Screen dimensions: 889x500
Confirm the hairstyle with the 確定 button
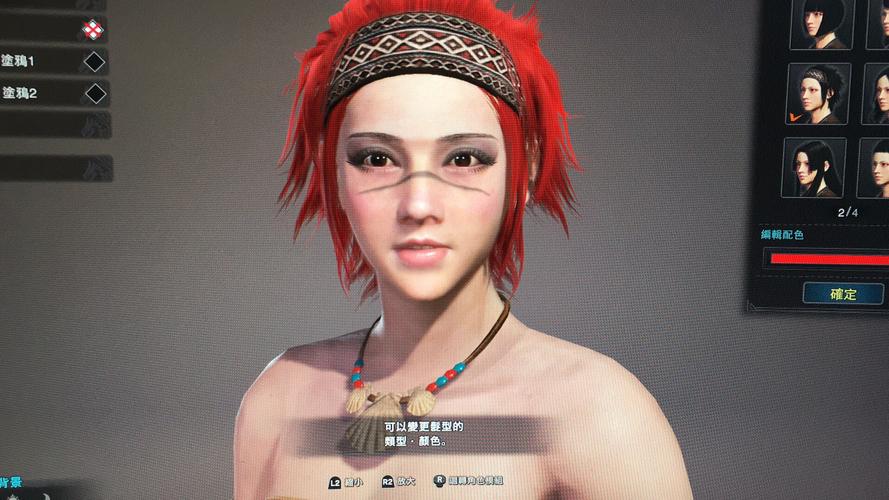point(842,293)
